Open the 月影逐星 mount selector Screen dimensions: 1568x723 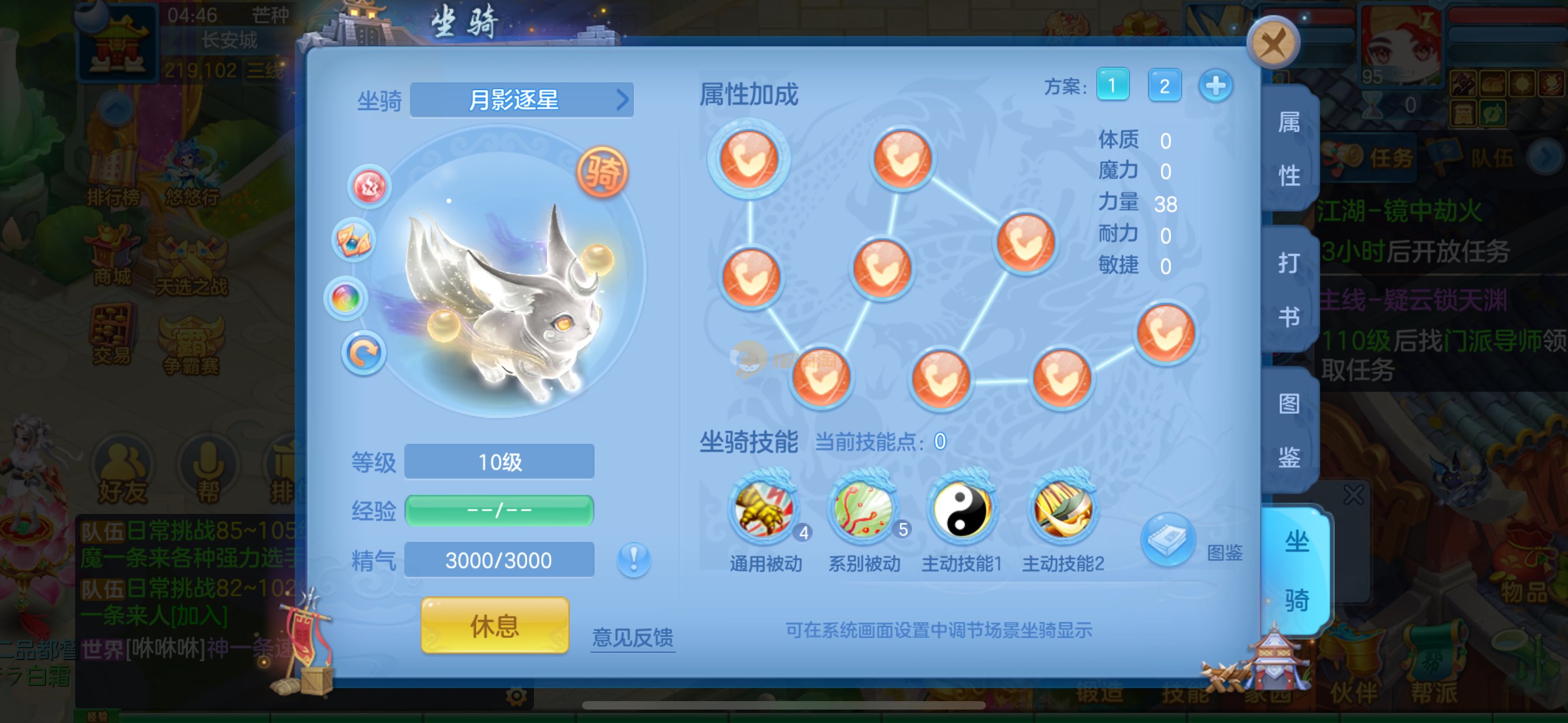tap(522, 100)
